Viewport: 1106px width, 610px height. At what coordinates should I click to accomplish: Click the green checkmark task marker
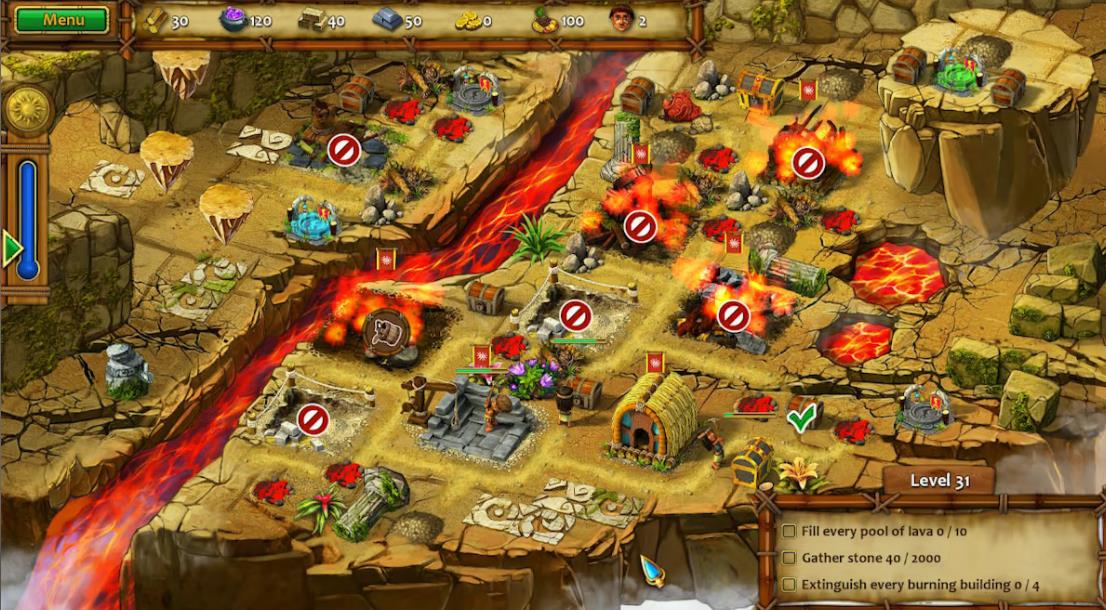pos(801,418)
